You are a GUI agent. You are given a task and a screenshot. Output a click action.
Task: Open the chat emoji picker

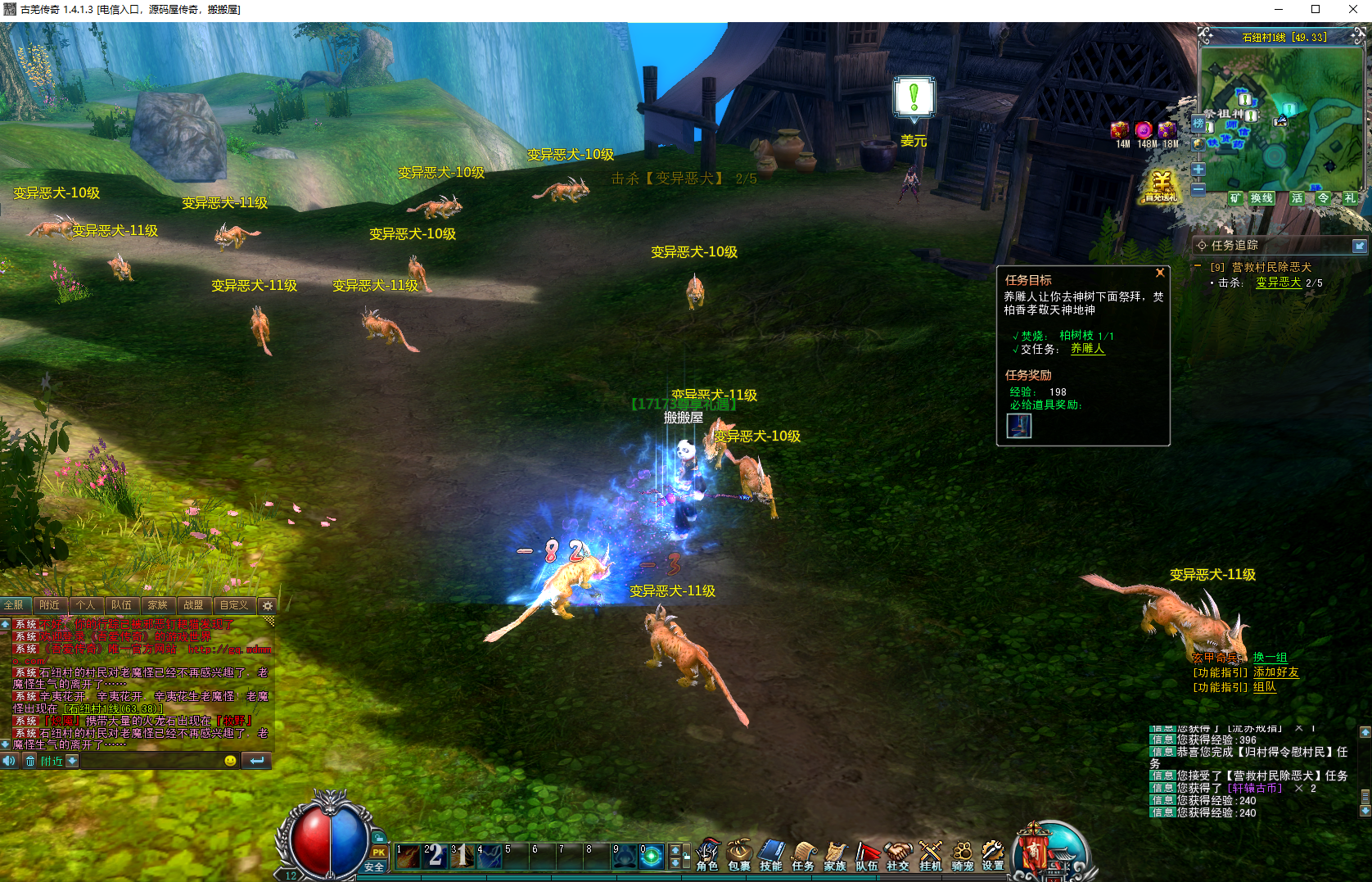230,761
